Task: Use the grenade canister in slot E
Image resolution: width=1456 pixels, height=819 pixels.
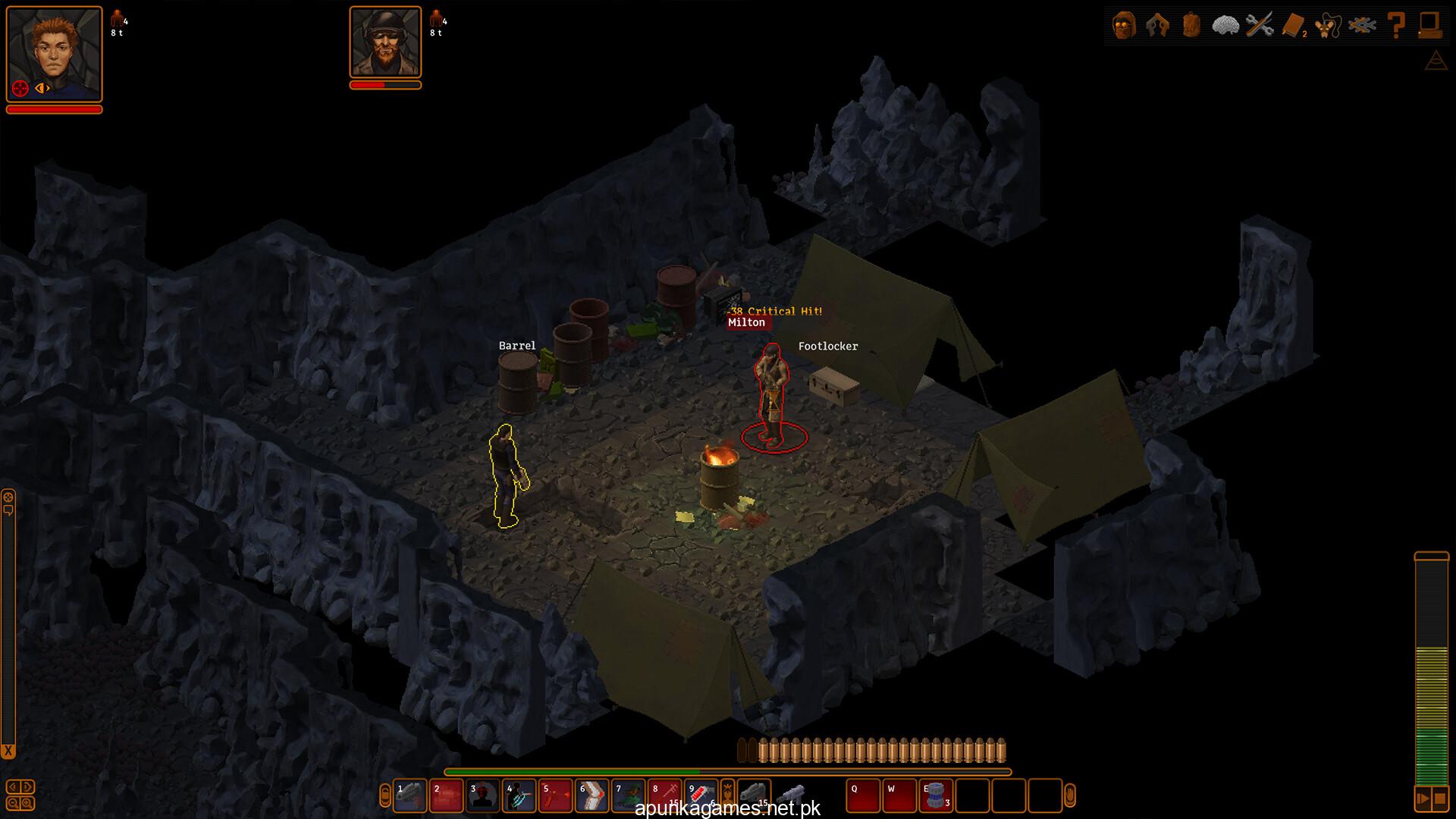Action: [936, 796]
